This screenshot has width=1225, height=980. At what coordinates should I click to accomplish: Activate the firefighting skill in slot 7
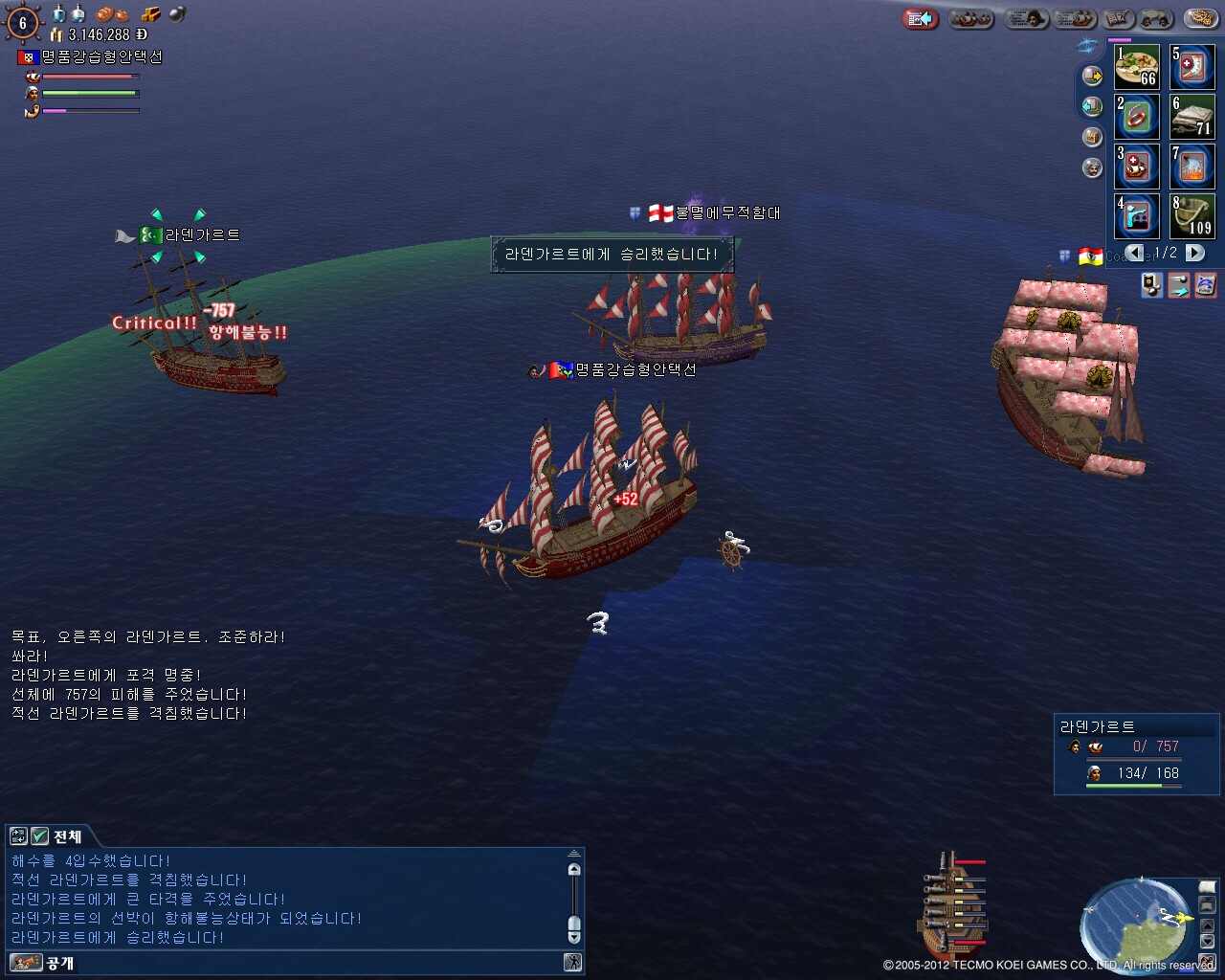(1192, 166)
